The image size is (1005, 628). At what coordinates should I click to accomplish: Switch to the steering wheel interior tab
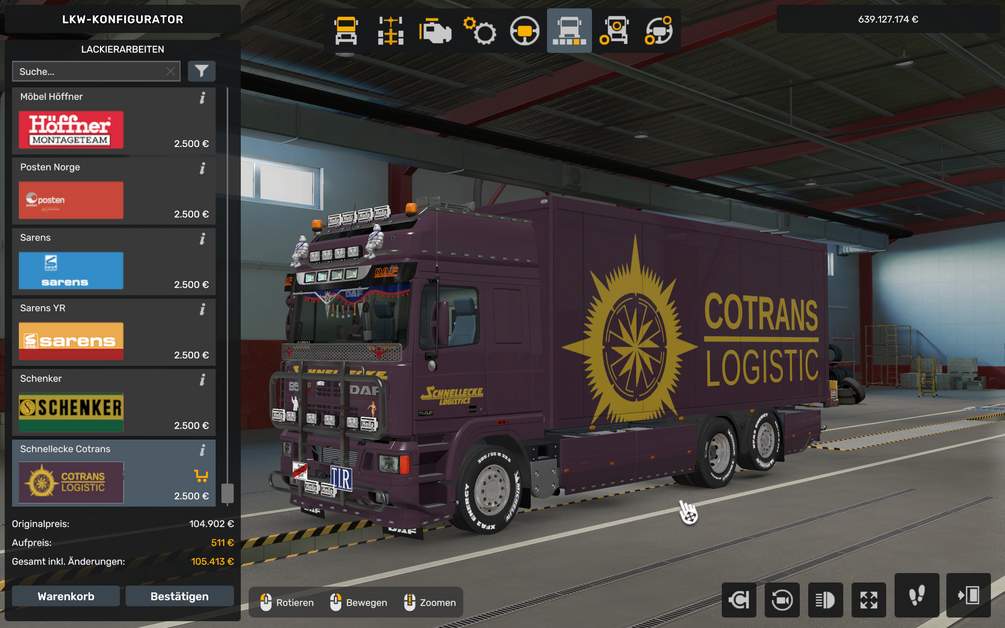point(524,32)
